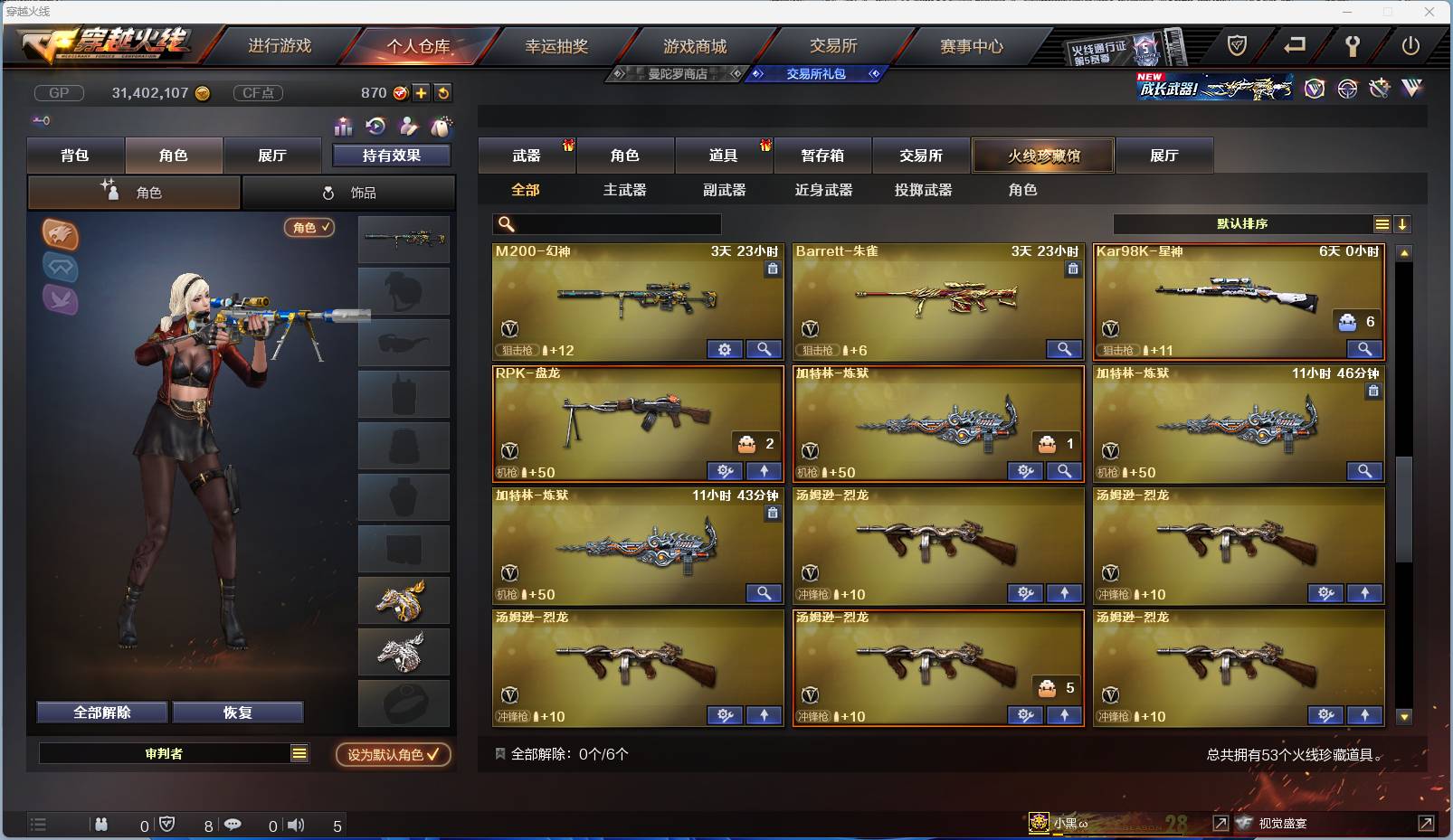Image resolution: width=1453 pixels, height=840 pixels.
Task: Toggle 持有效果 display option
Action: (x=393, y=155)
